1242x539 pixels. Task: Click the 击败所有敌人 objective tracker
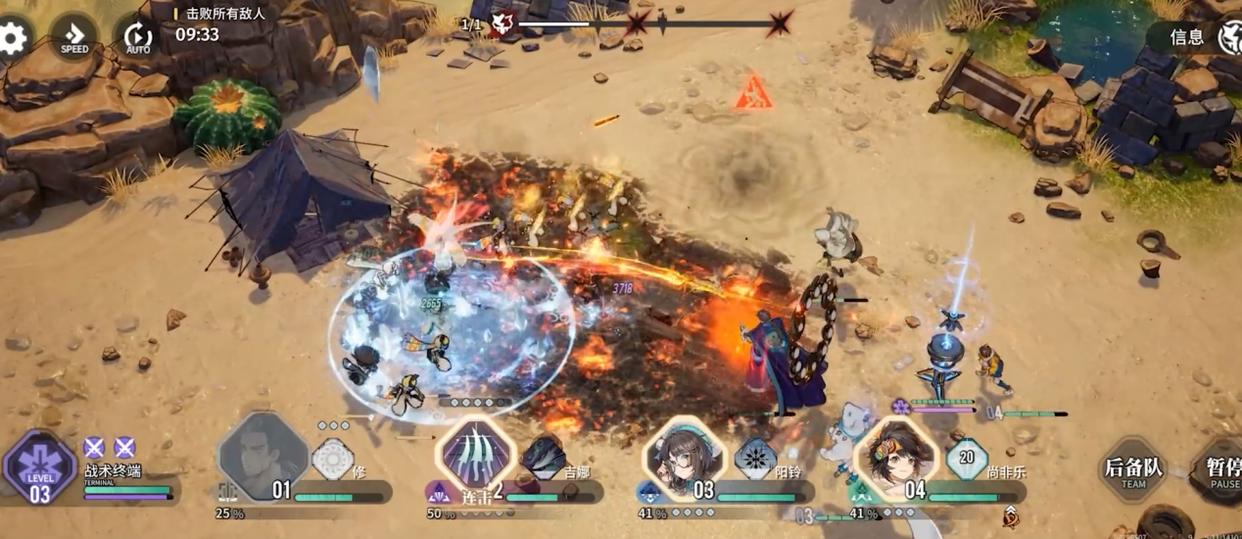(225, 14)
